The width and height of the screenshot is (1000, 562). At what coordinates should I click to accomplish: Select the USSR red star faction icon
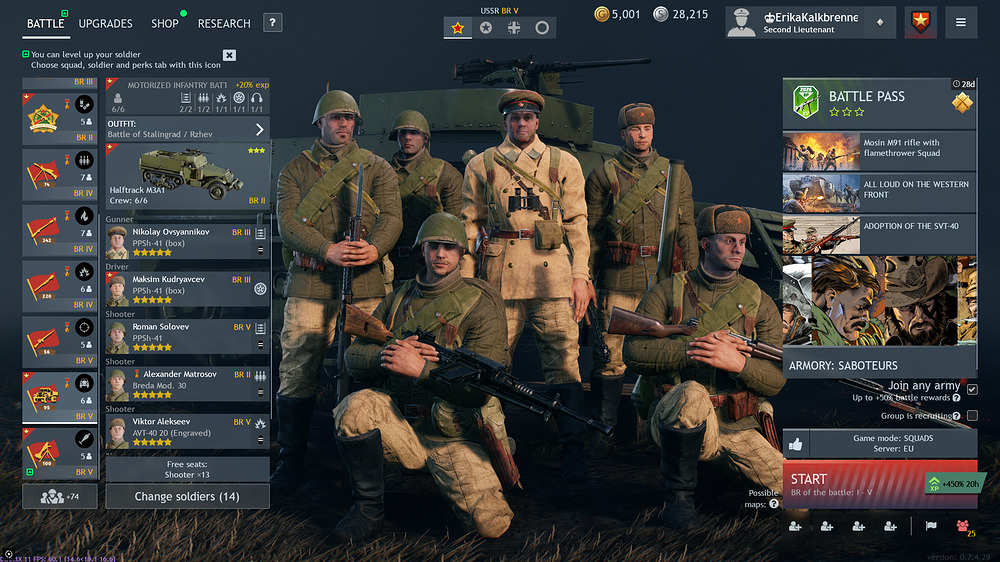(457, 28)
